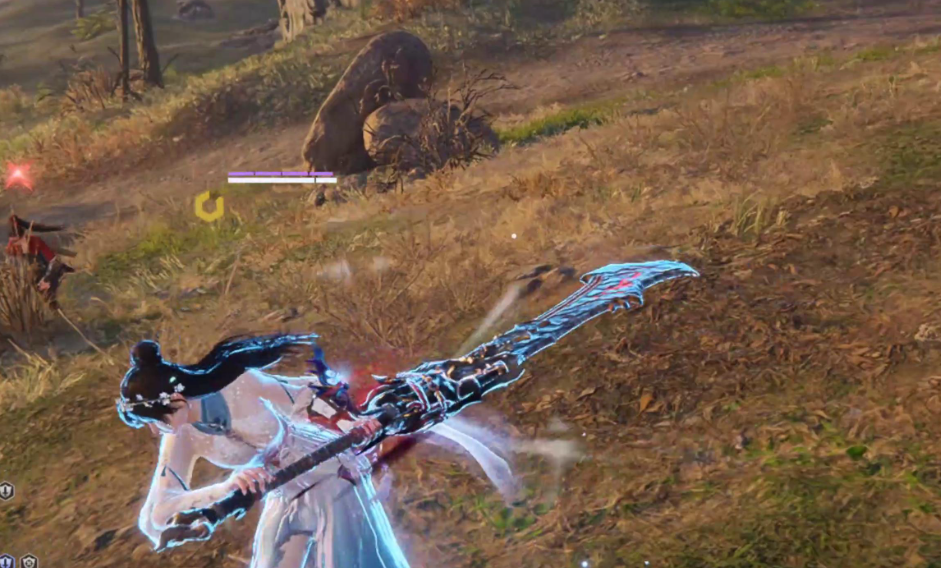Image resolution: width=941 pixels, height=568 pixels.
Task: Click the yellow hexagon objective marker
Action: click(x=209, y=206)
